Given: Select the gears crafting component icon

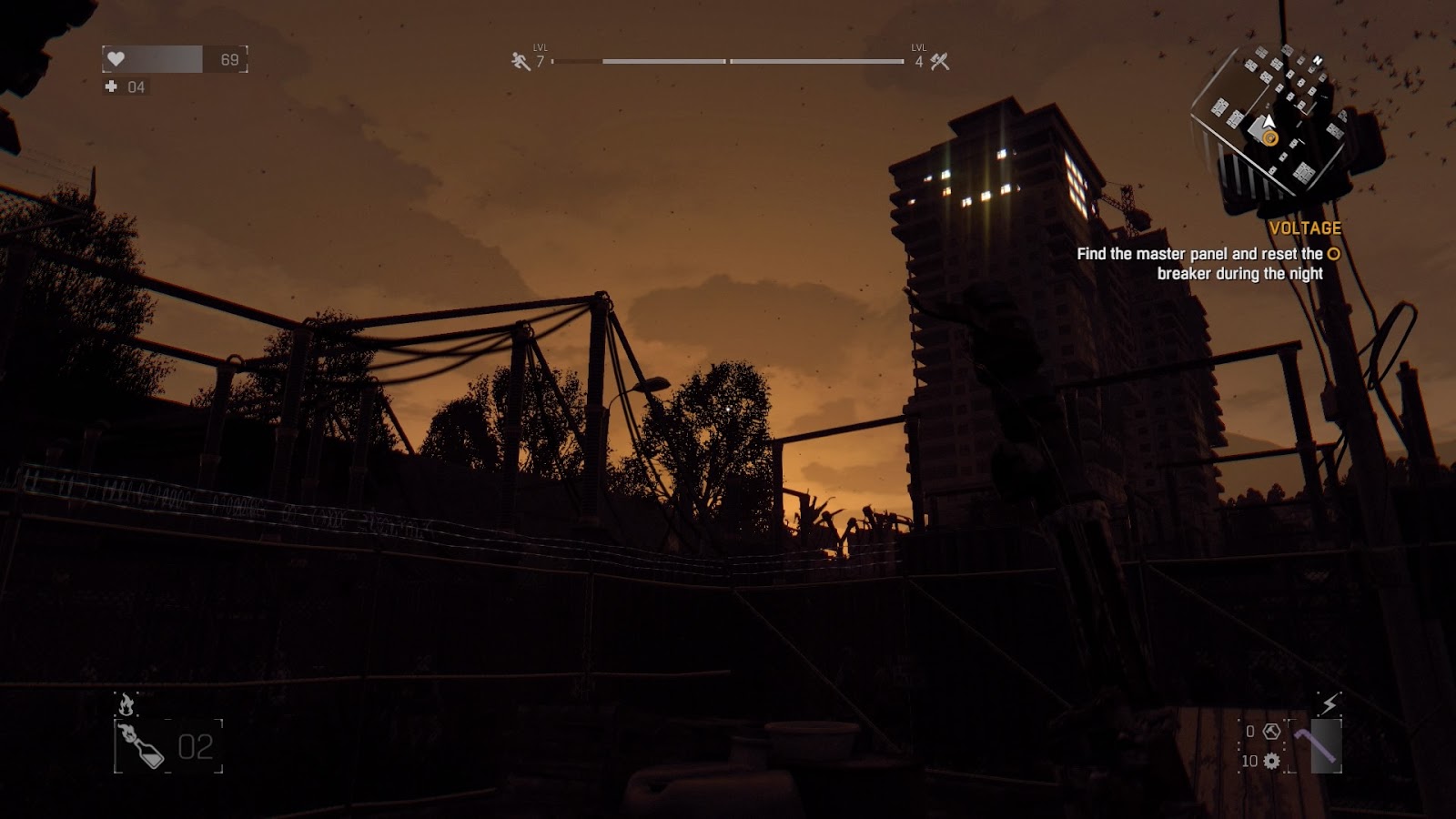Looking at the screenshot, I should 1271,761.
